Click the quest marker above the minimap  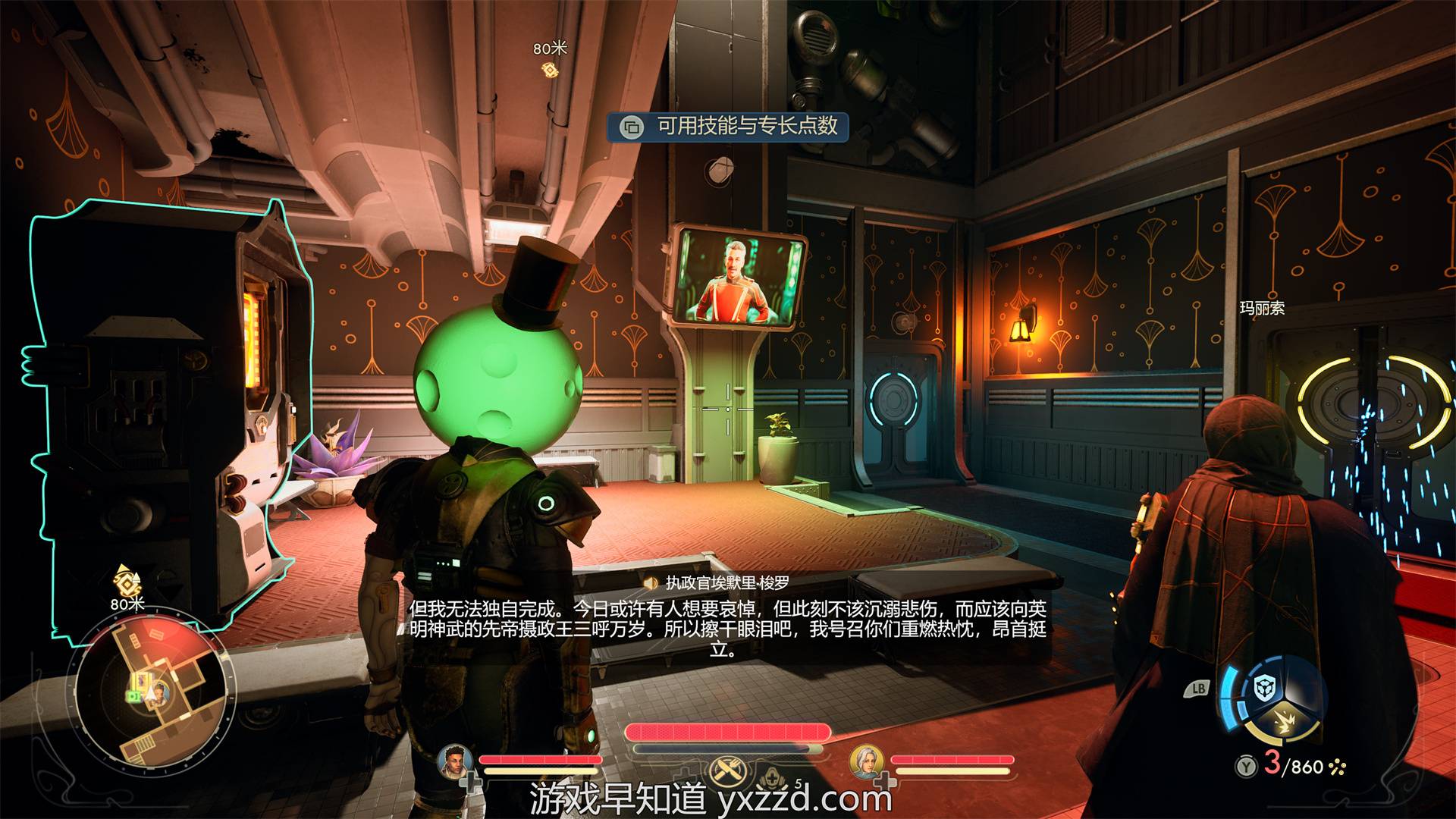127,582
